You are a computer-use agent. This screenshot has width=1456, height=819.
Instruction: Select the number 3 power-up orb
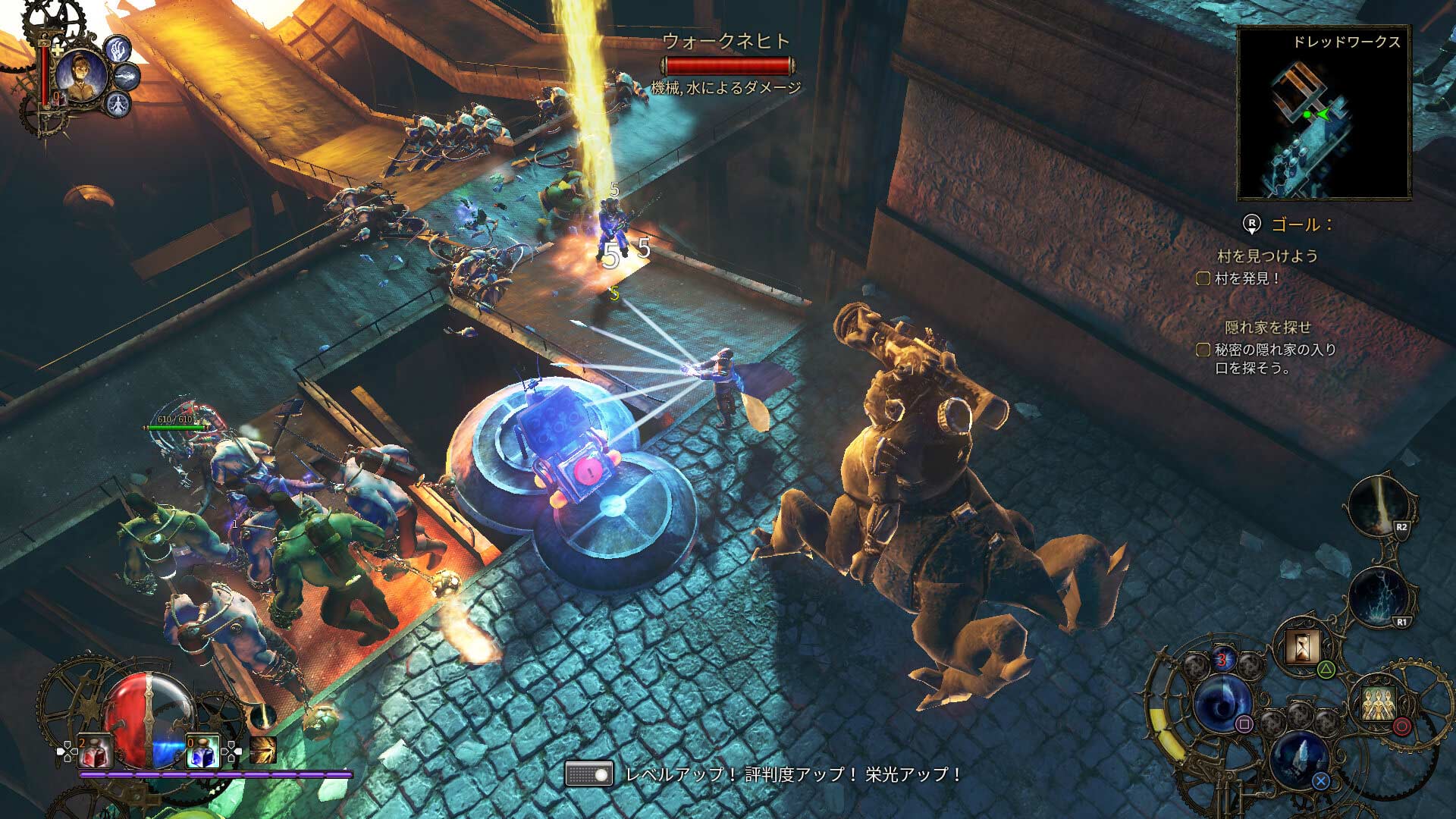(x=1222, y=661)
